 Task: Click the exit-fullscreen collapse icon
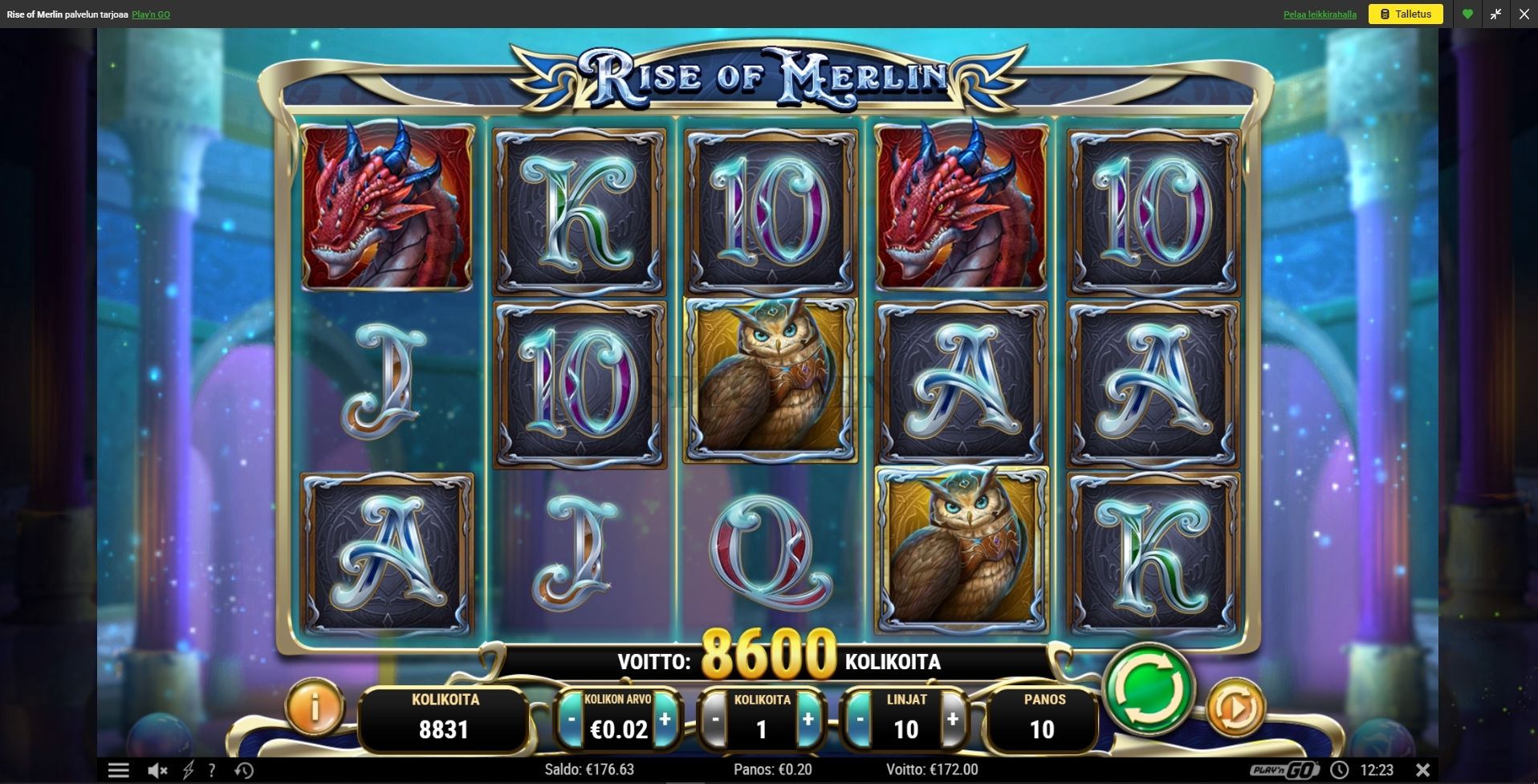pyautogui.click(x=1495, y=14)
